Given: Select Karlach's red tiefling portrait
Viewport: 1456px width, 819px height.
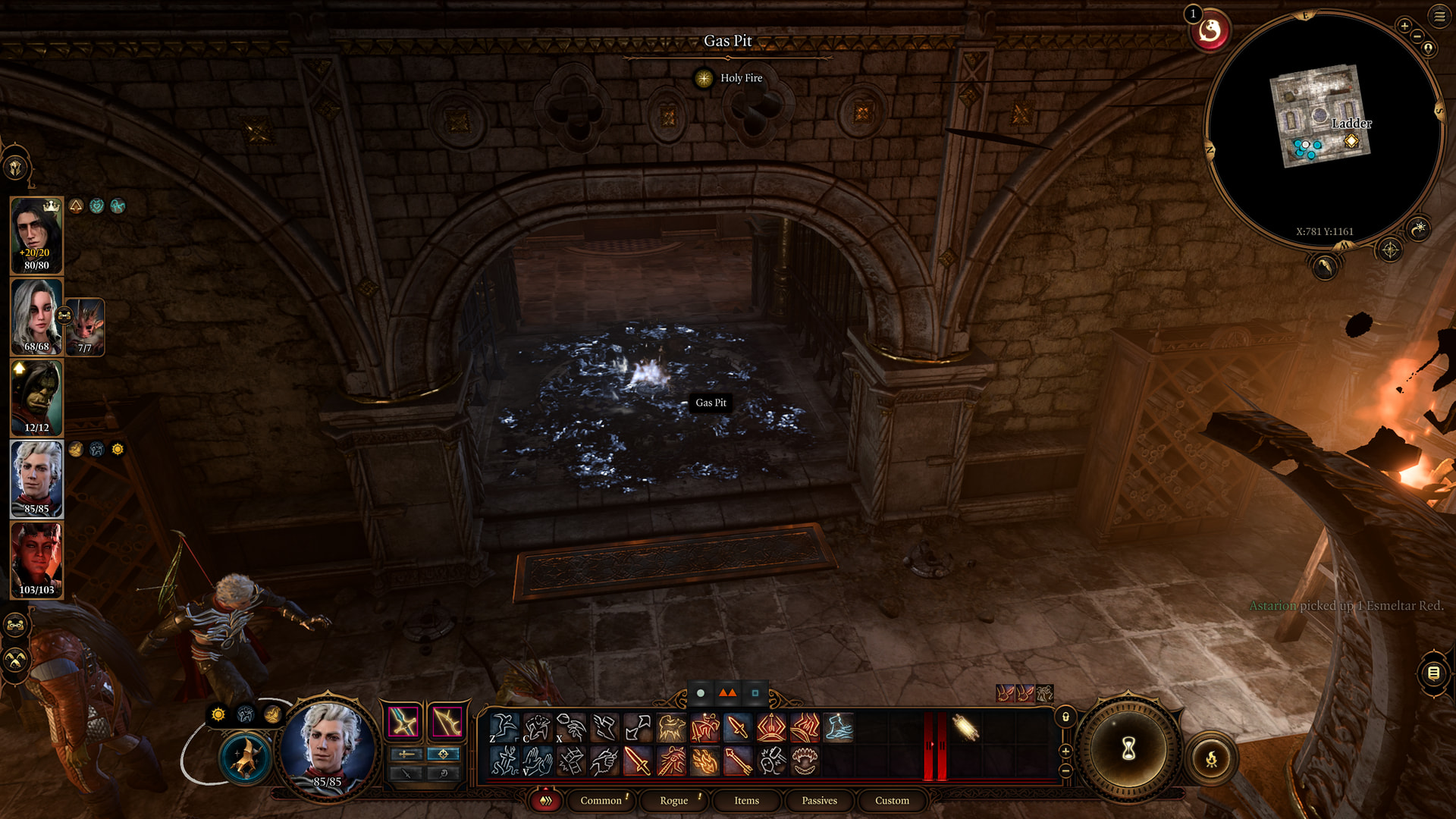Looking at the screenshot, I should [36, 560].
